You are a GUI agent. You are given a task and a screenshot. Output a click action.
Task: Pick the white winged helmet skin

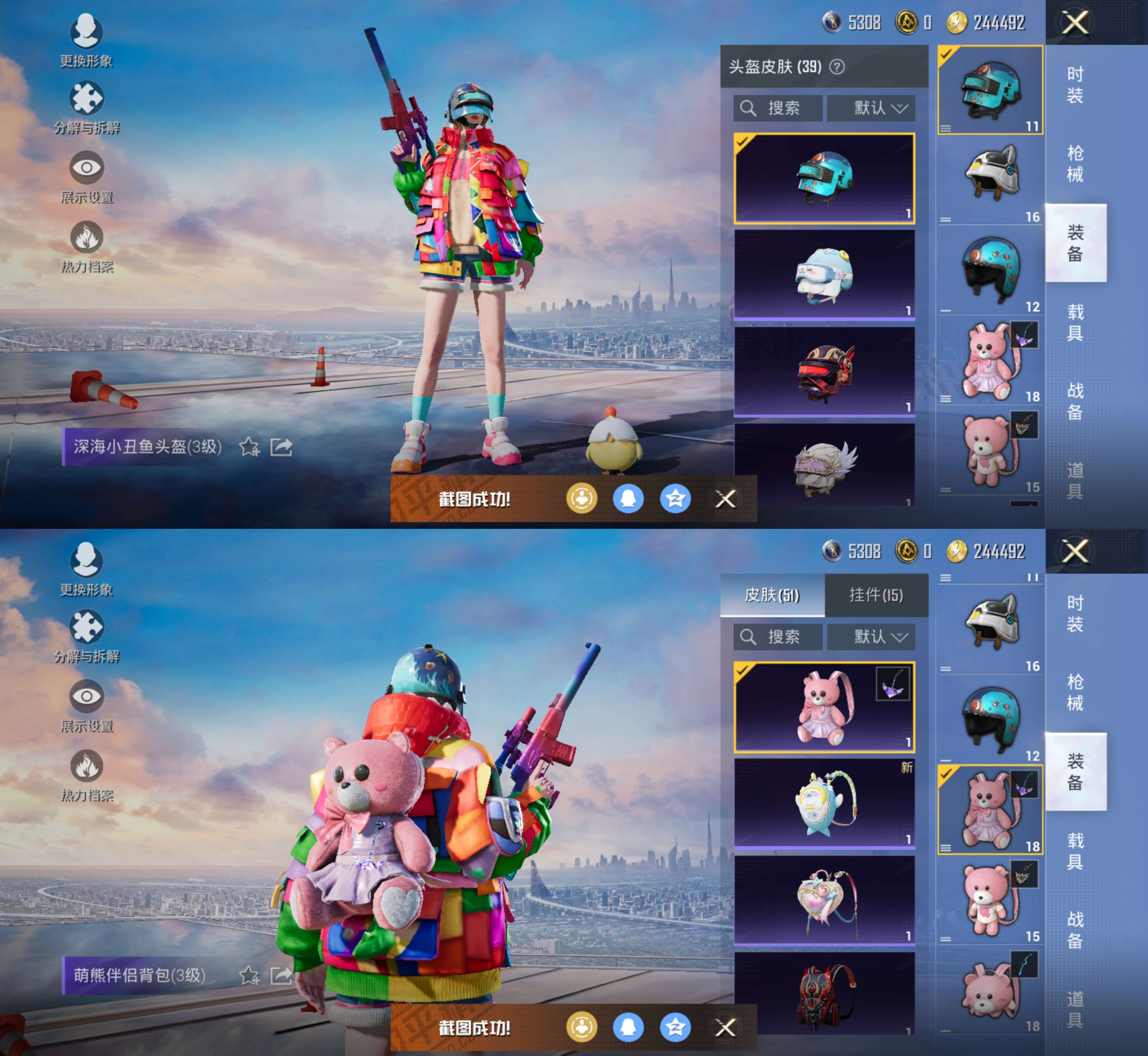coord(824,466)
